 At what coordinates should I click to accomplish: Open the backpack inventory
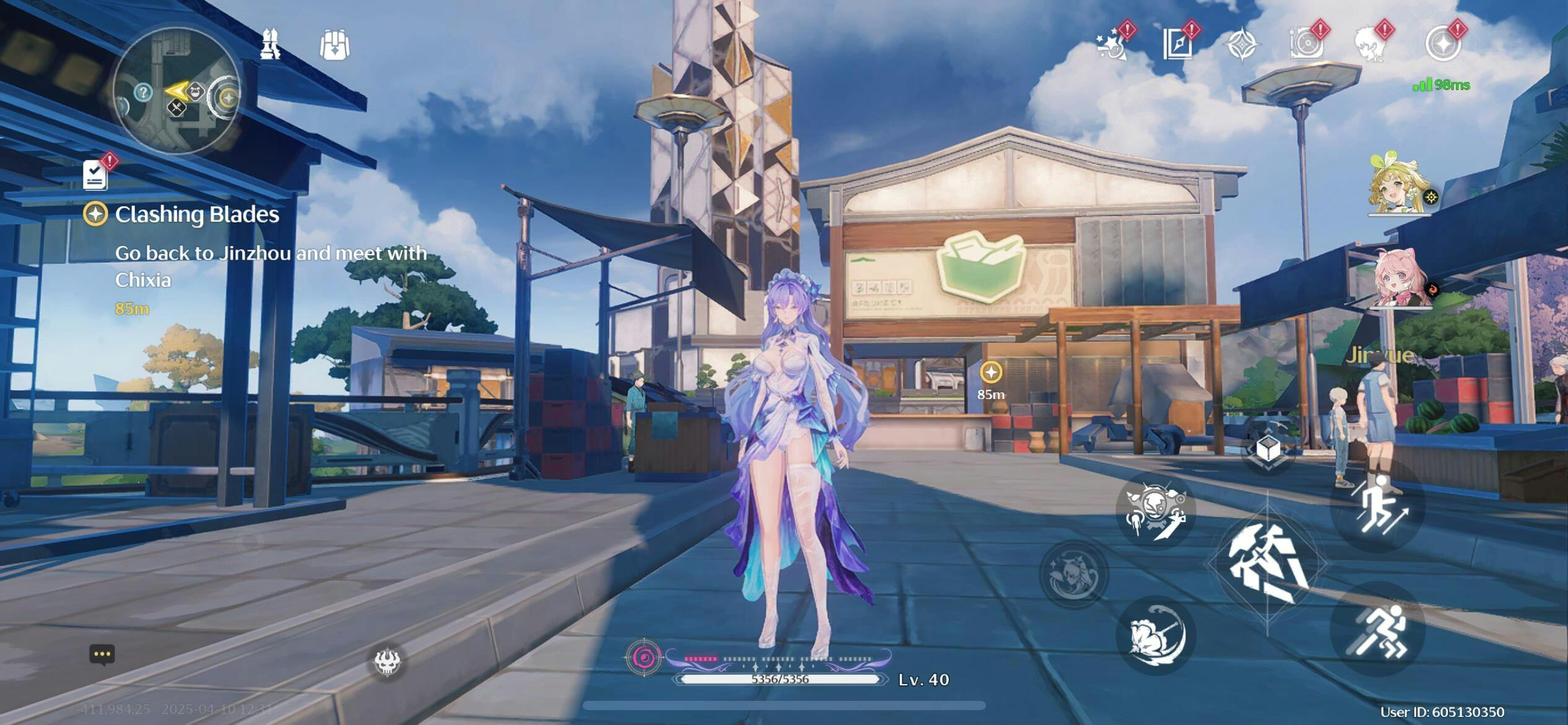click(x=334, y=46)
